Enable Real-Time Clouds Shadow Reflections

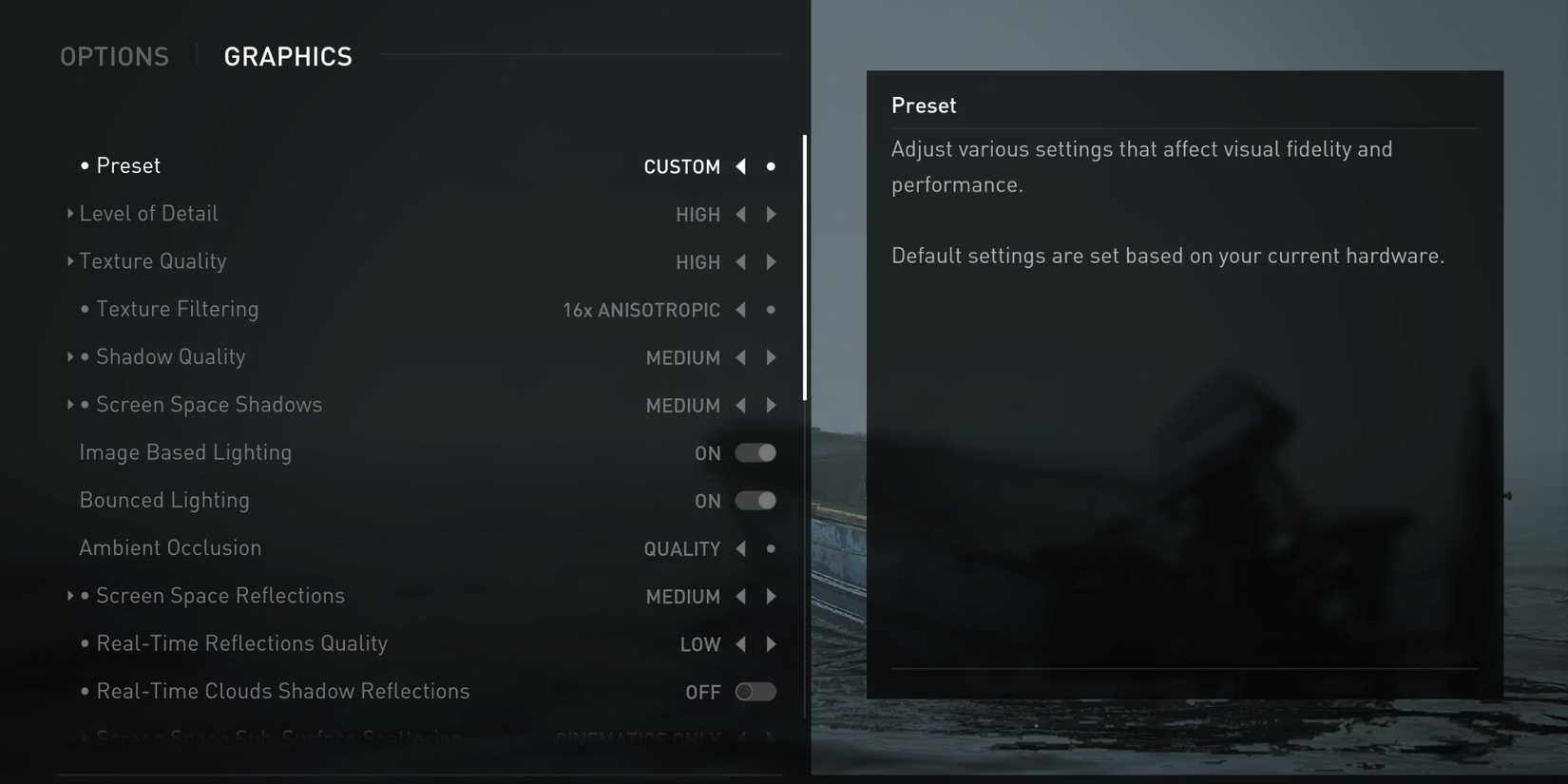click(756, 692)
